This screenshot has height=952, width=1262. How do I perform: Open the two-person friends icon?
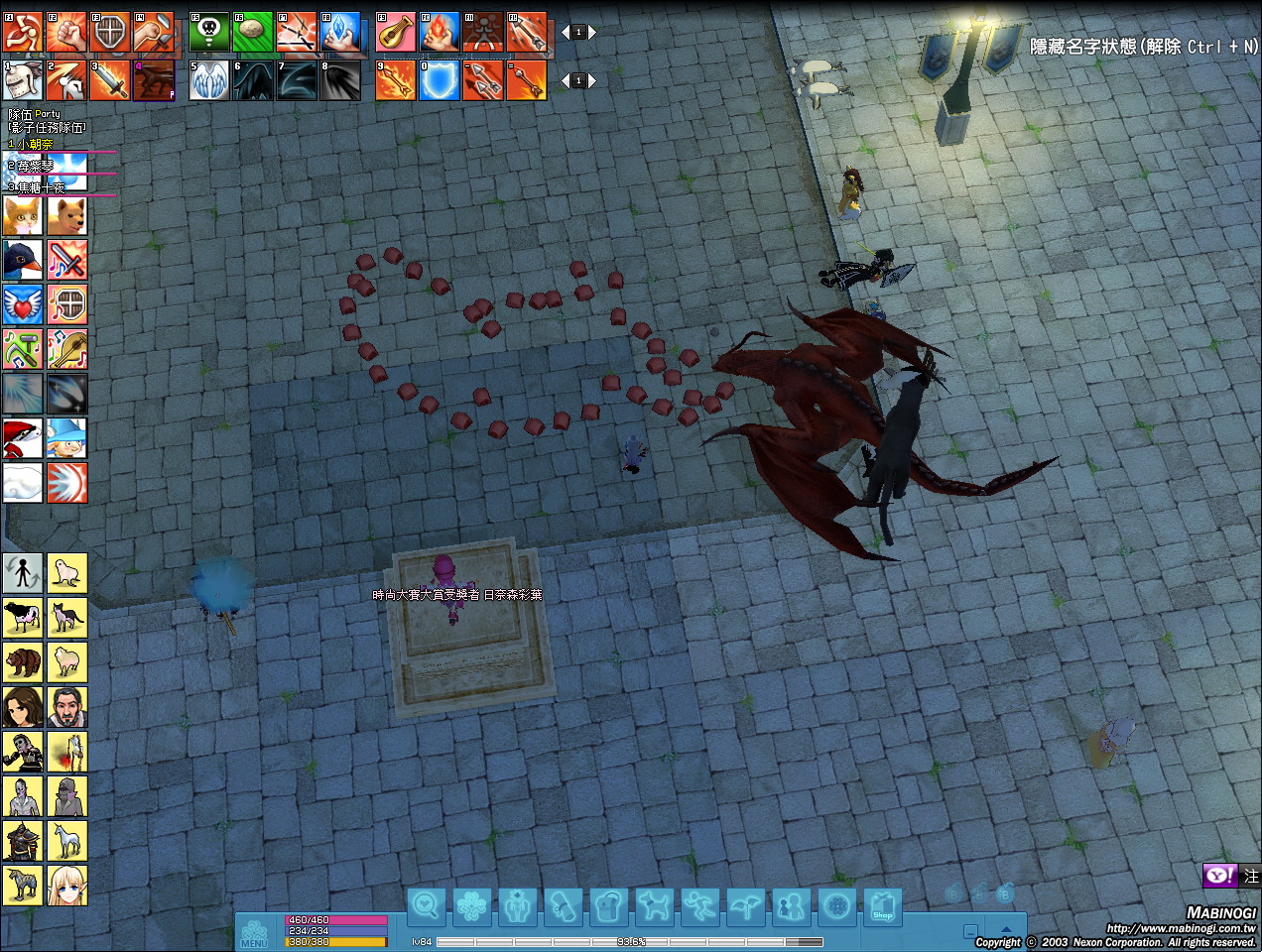(791, 906)
